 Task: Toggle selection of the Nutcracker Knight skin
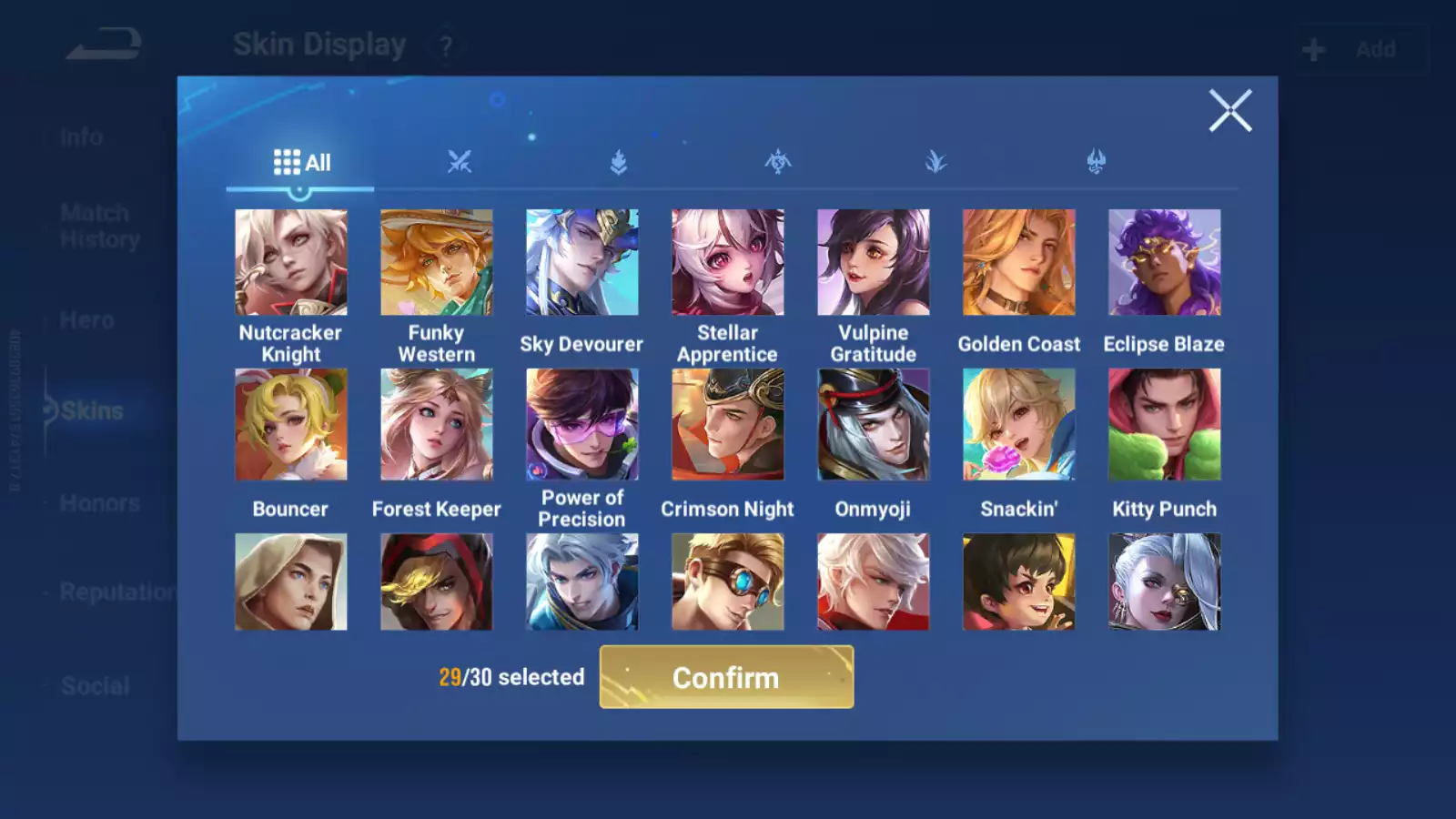[x=291, y=262]
